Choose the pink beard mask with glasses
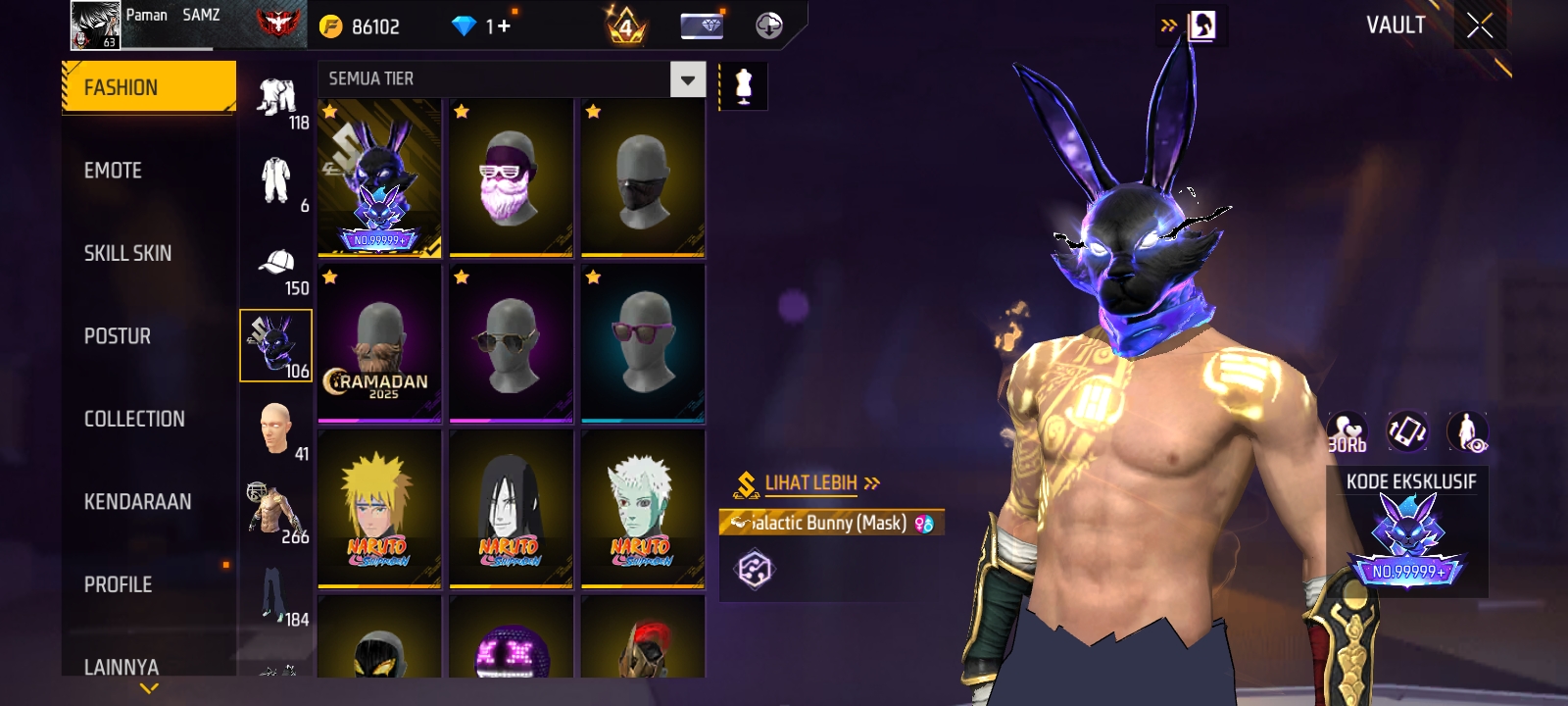 click(x=511, y=178)
